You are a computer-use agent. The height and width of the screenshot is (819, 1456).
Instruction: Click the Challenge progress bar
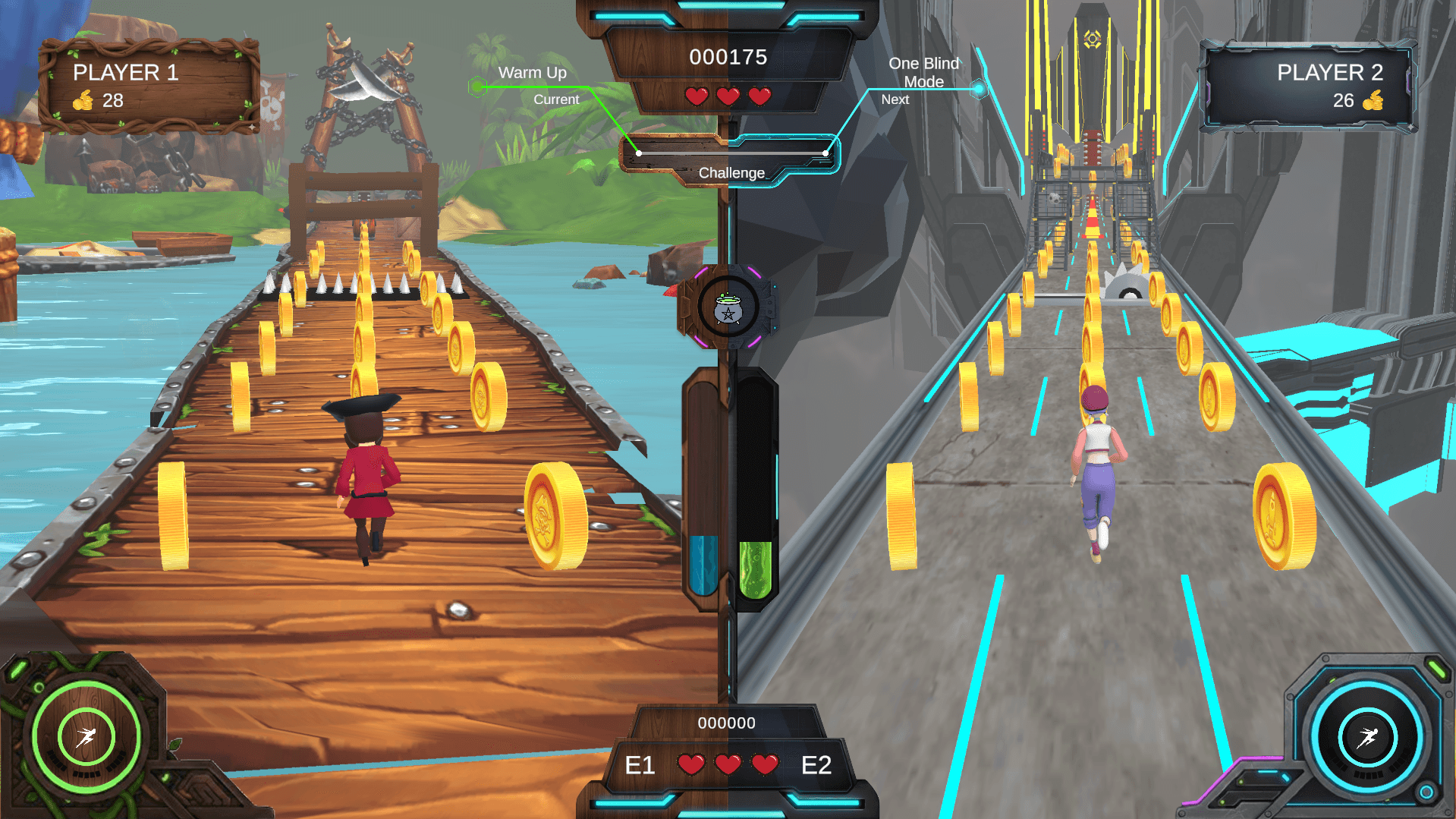point(731,153)
